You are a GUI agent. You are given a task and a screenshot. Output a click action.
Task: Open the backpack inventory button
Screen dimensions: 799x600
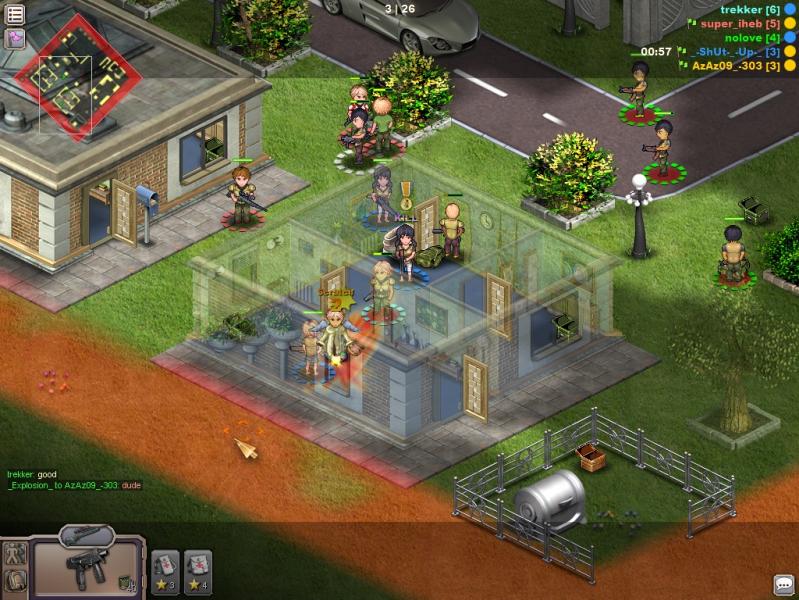click(15, 580)
